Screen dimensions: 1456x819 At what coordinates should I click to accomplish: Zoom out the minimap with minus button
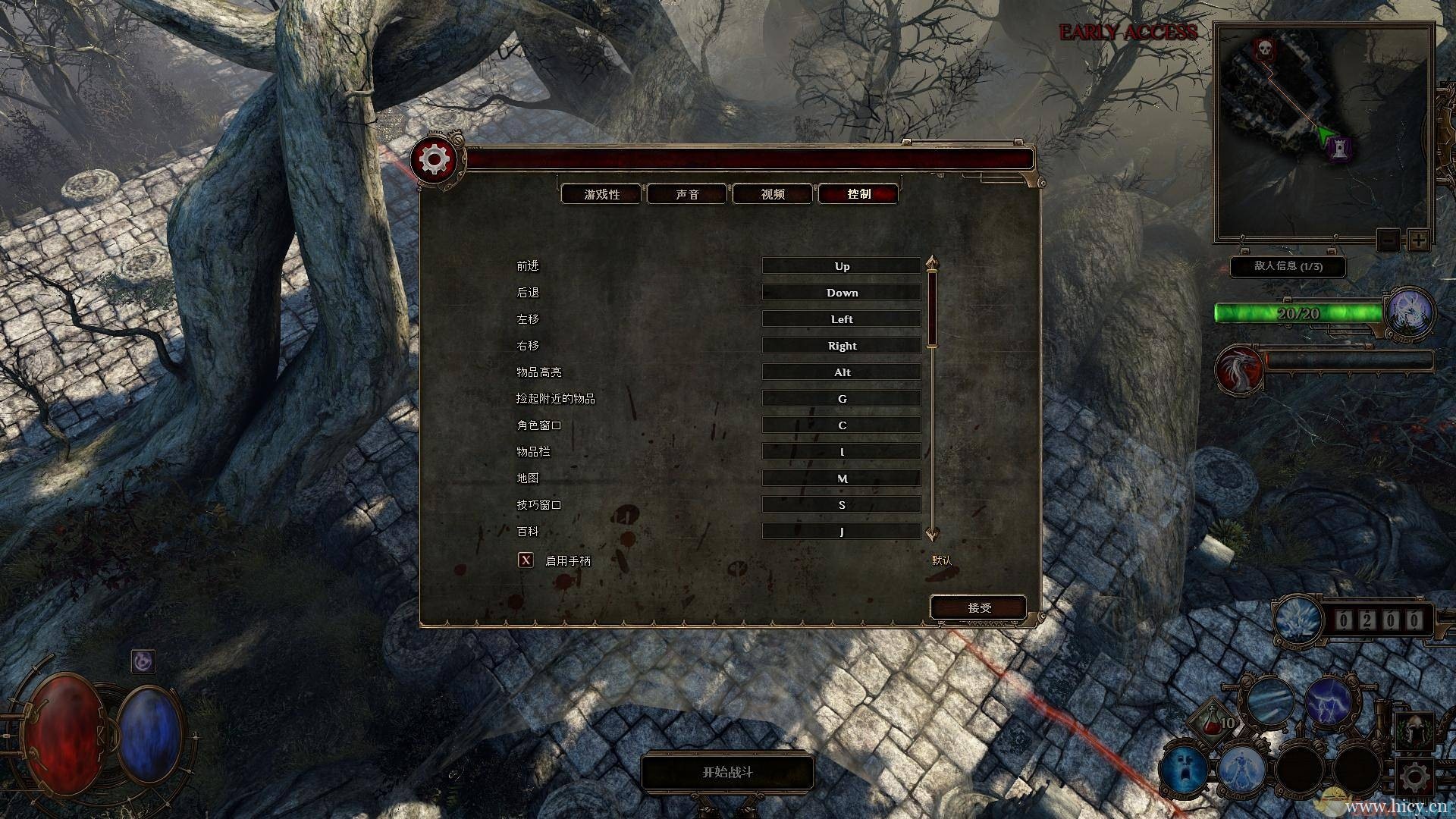[x=1388, y=240]
